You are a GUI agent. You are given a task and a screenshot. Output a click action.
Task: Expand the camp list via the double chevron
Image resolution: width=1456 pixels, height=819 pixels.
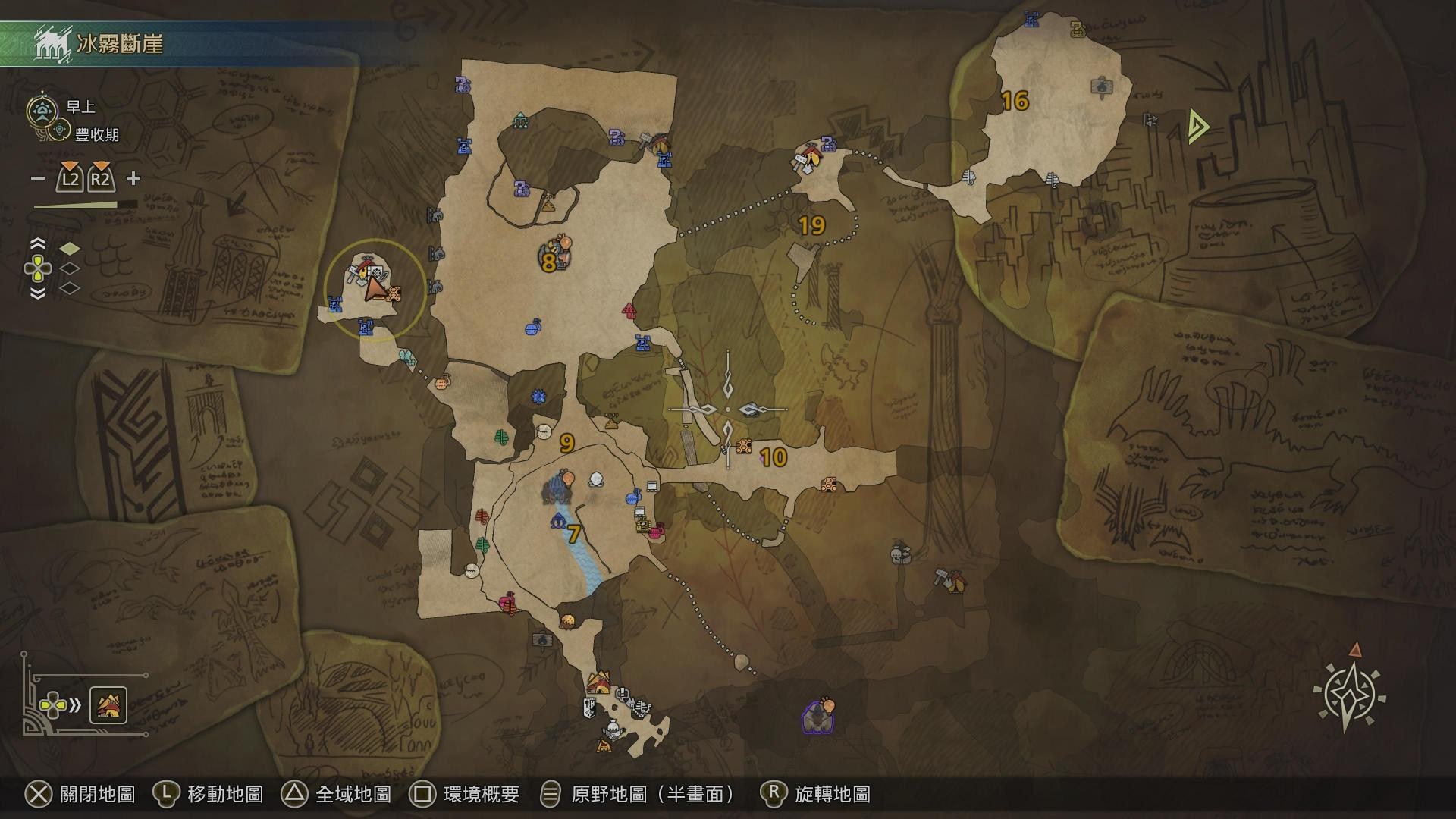[x=74, y=705]
